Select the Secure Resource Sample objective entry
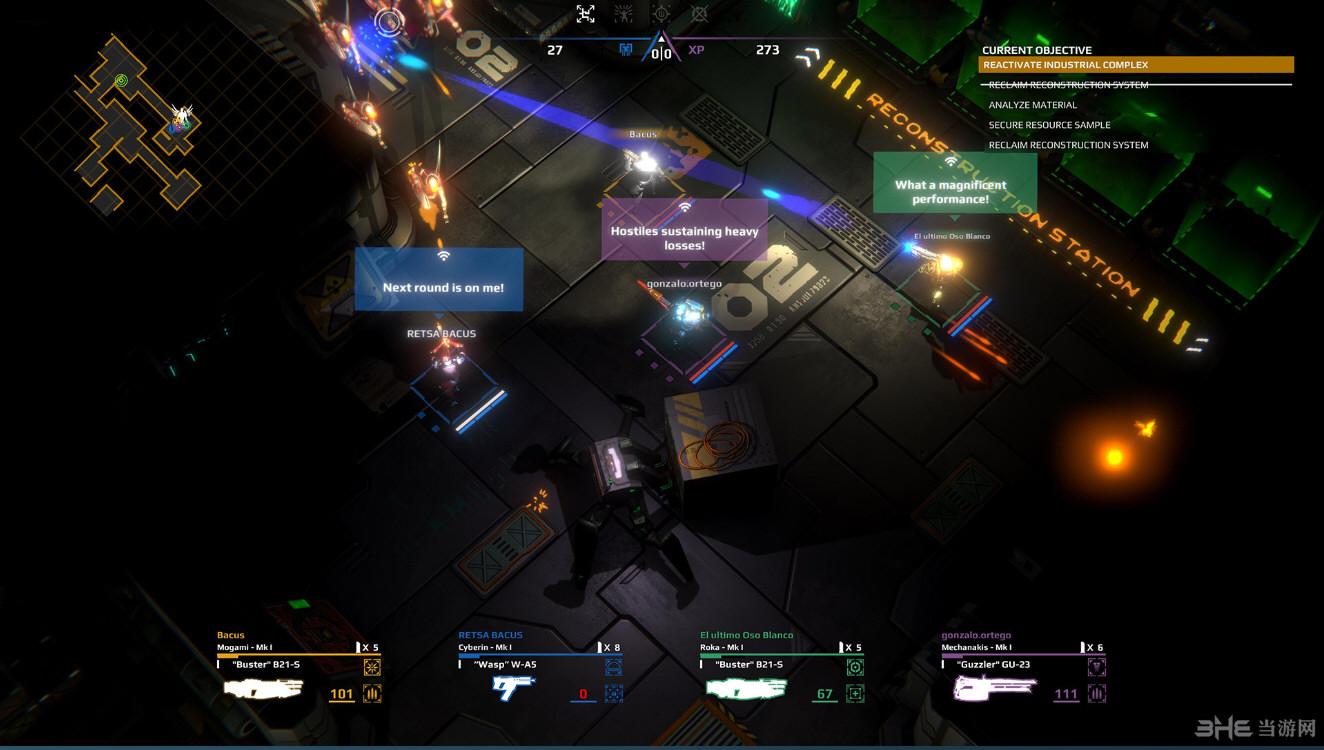The image size is (1324, 750). (1049, 125)
